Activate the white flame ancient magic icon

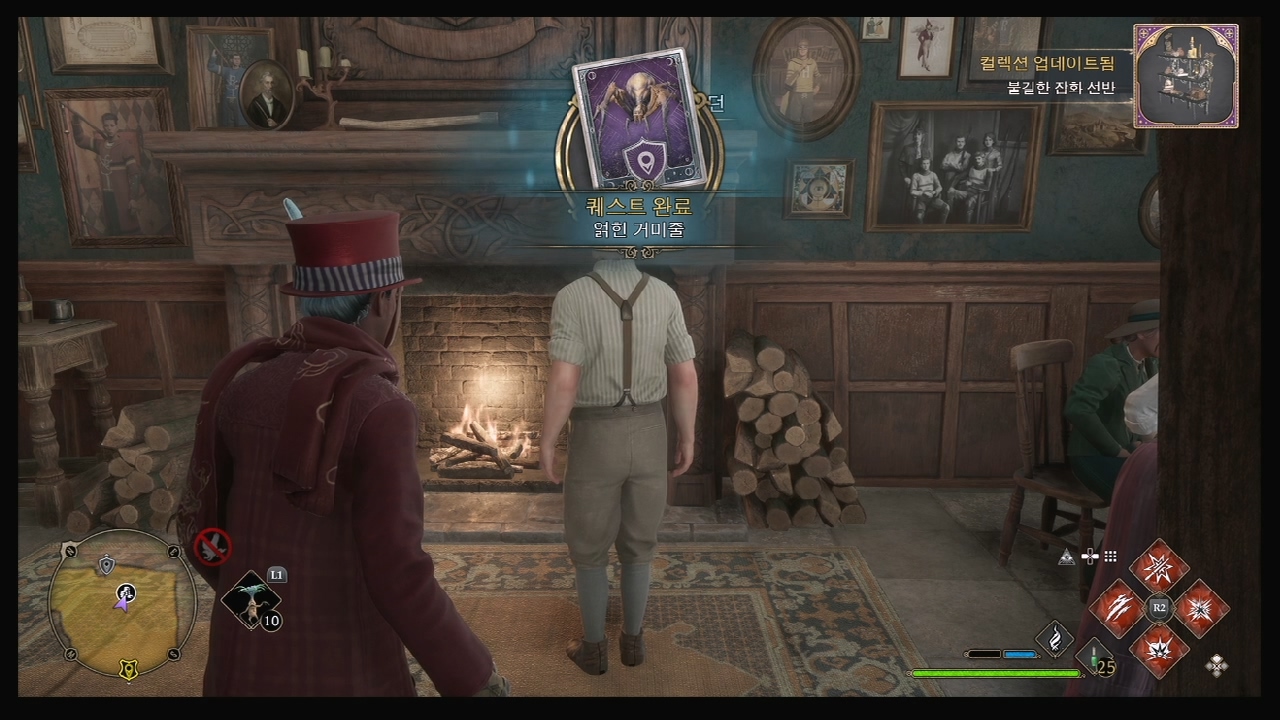tap(1053, 637)
